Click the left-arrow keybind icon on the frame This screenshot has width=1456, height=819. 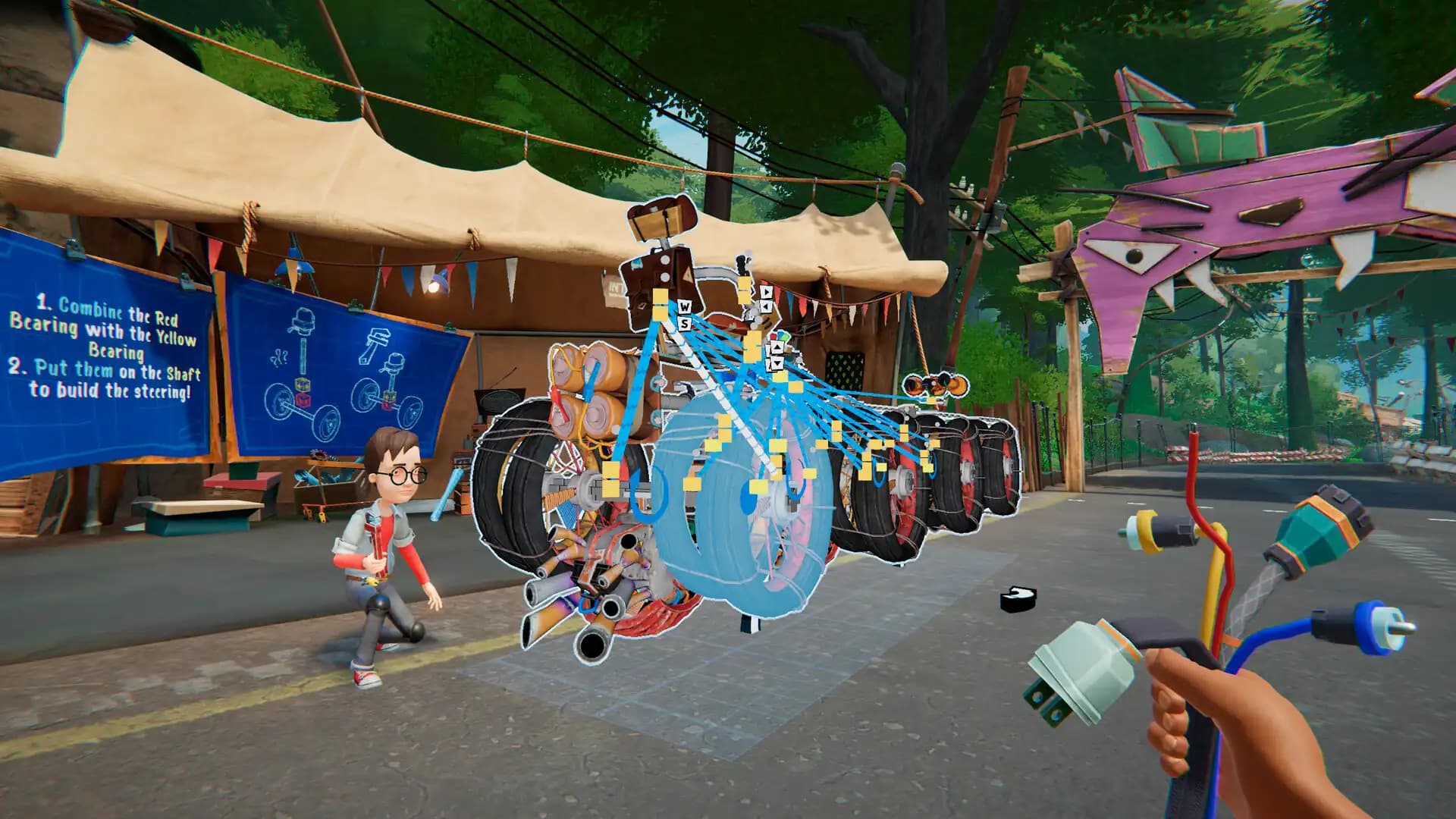pyautogui.click(x=766, y=305)
